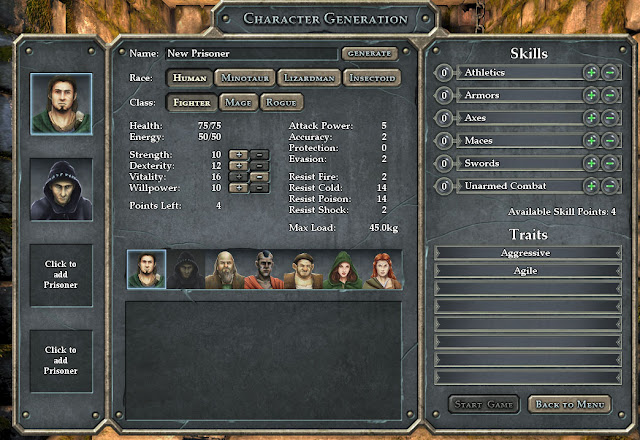Click the prisoner Name text field
This screenshot has width=640, height=440.
(x=250, y=53)
